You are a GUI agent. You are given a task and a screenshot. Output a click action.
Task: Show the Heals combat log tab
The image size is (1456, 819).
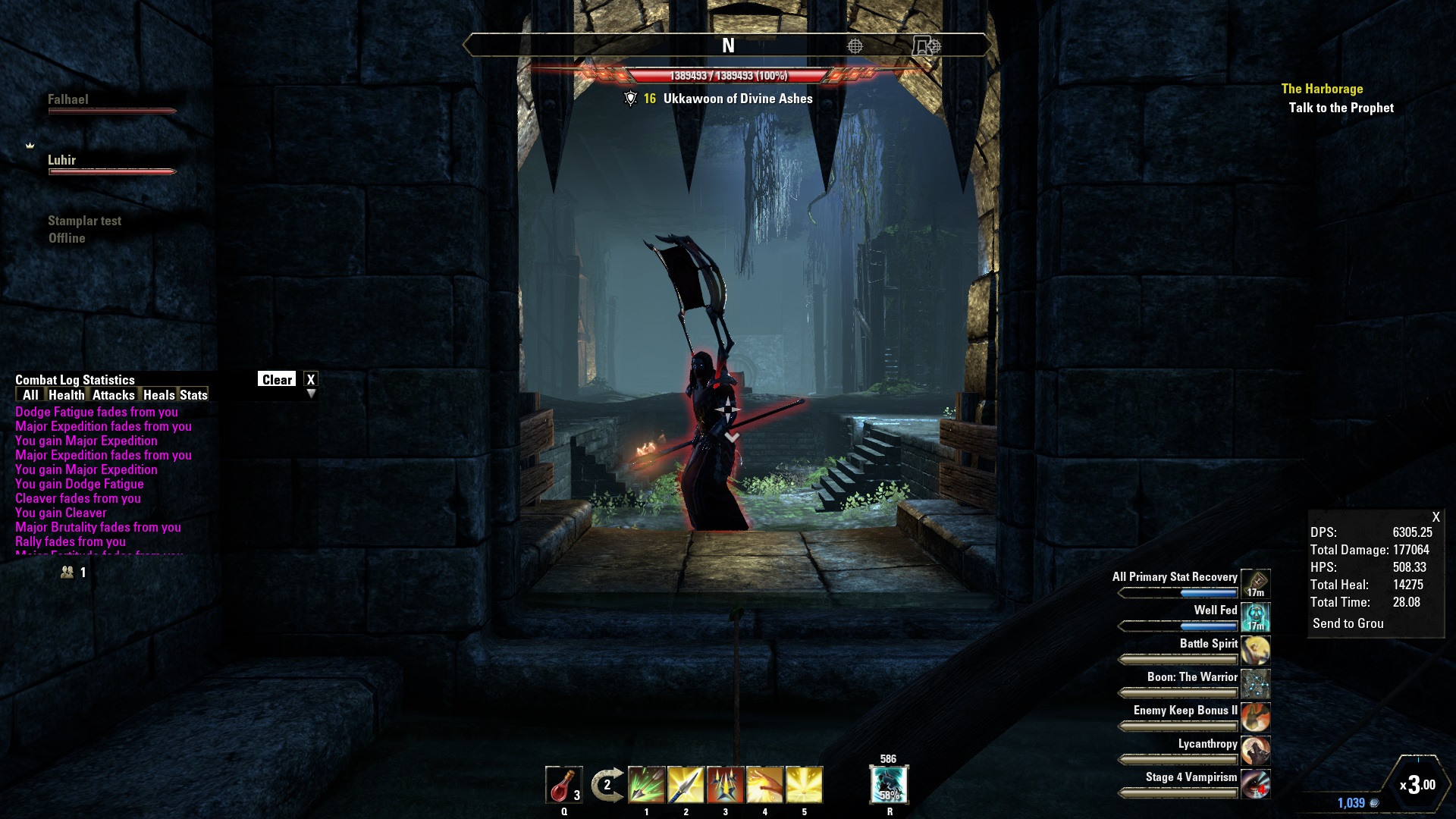point(158,395)
